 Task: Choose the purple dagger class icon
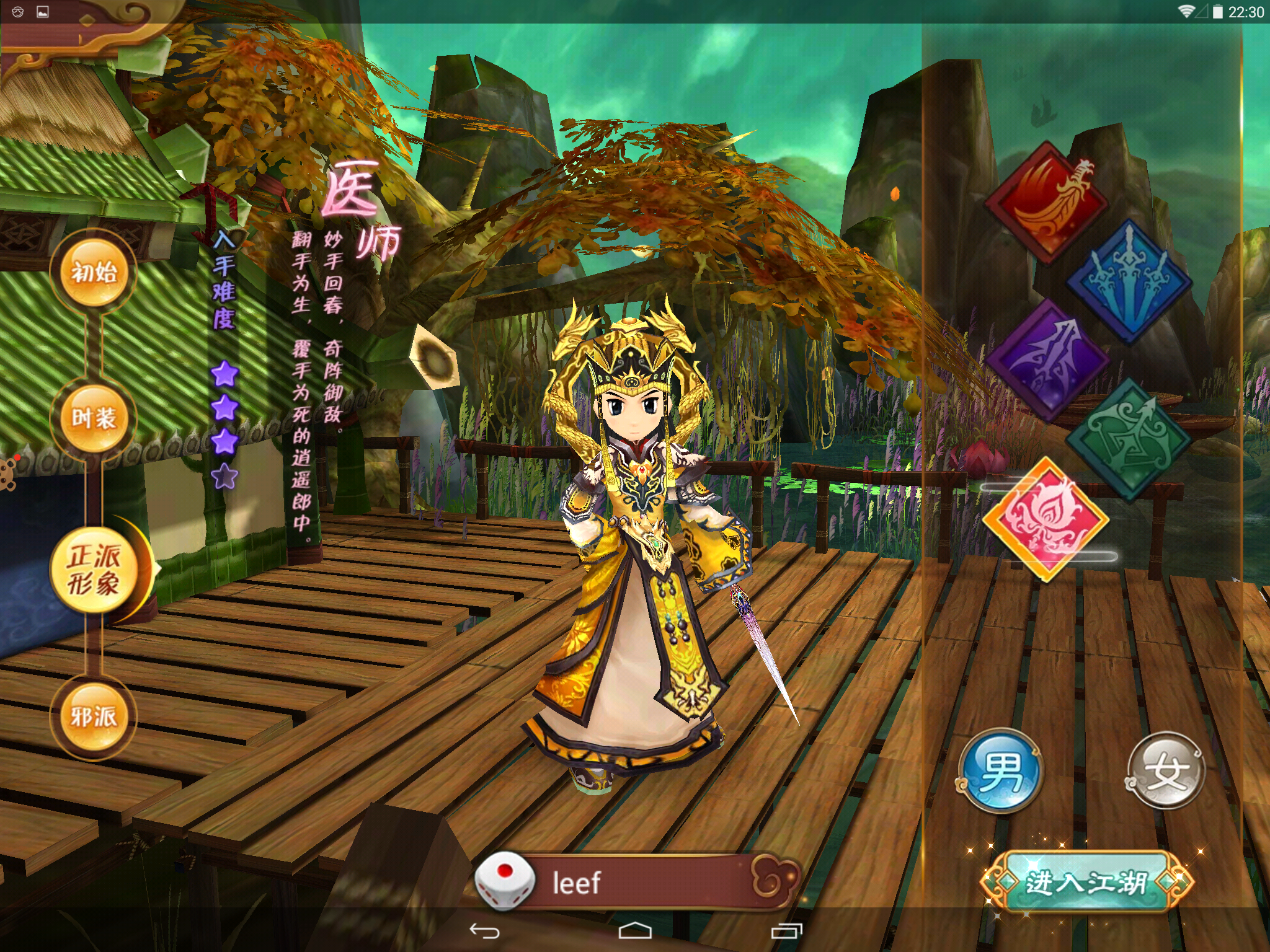pyautogui.click(x=1047, y=359)
